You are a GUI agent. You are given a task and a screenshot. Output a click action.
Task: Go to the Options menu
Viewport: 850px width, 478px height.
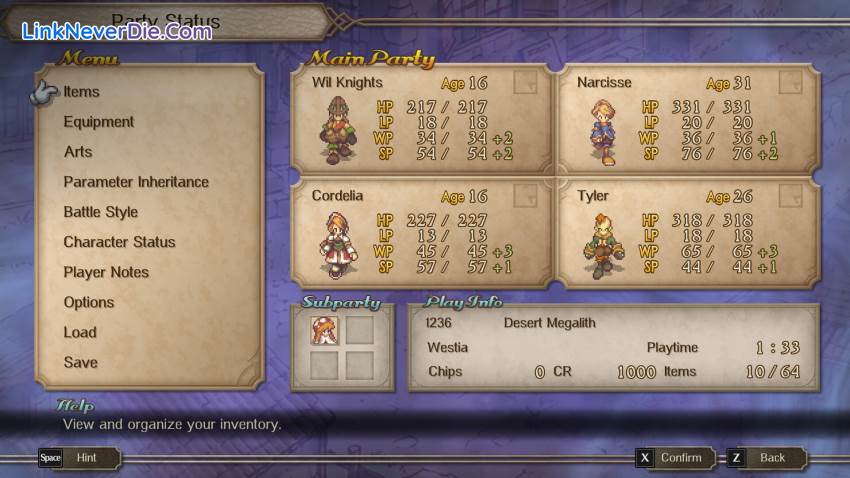click(89, 302)
